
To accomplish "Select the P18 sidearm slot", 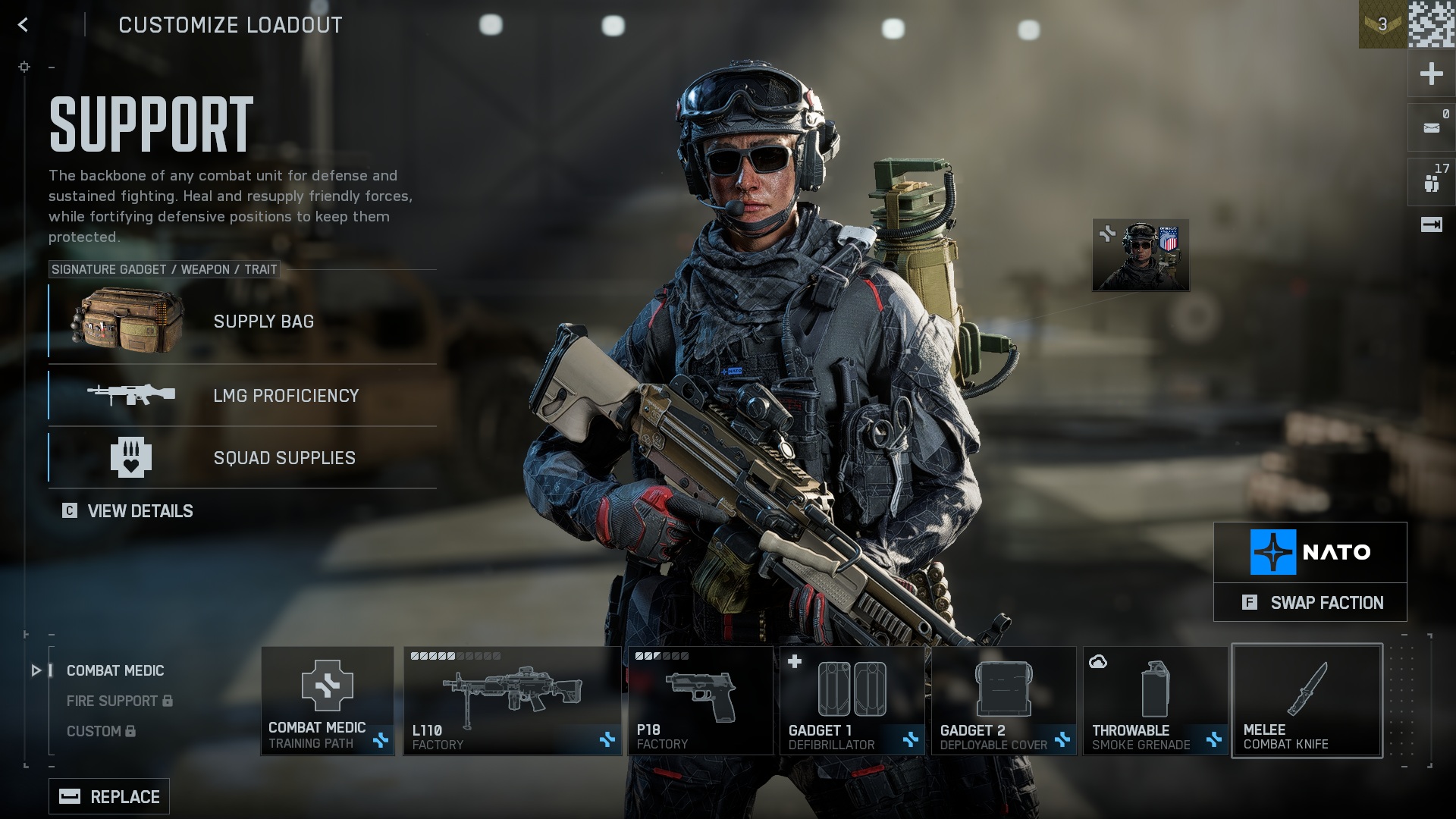I will (x=699, y=700).
